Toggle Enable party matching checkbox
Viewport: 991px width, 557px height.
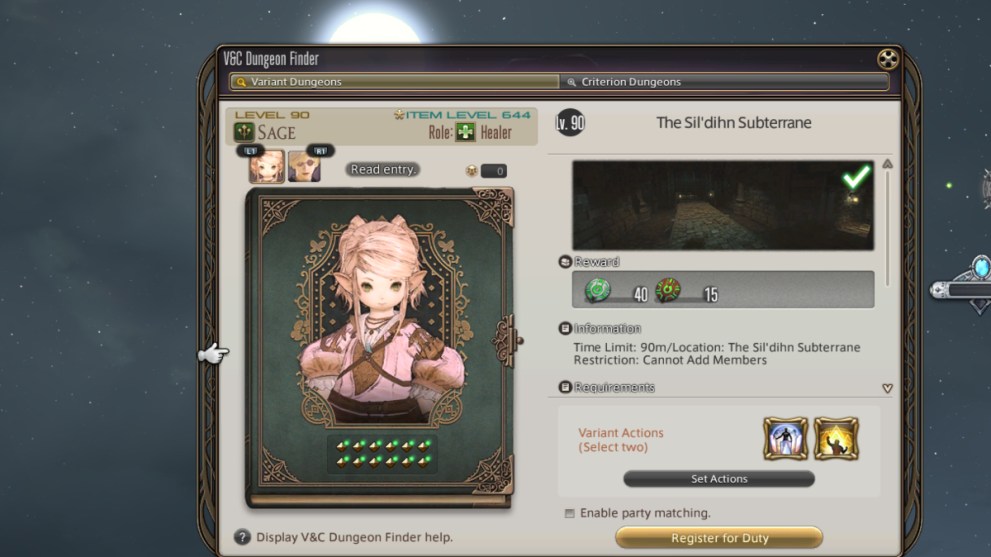570,513
